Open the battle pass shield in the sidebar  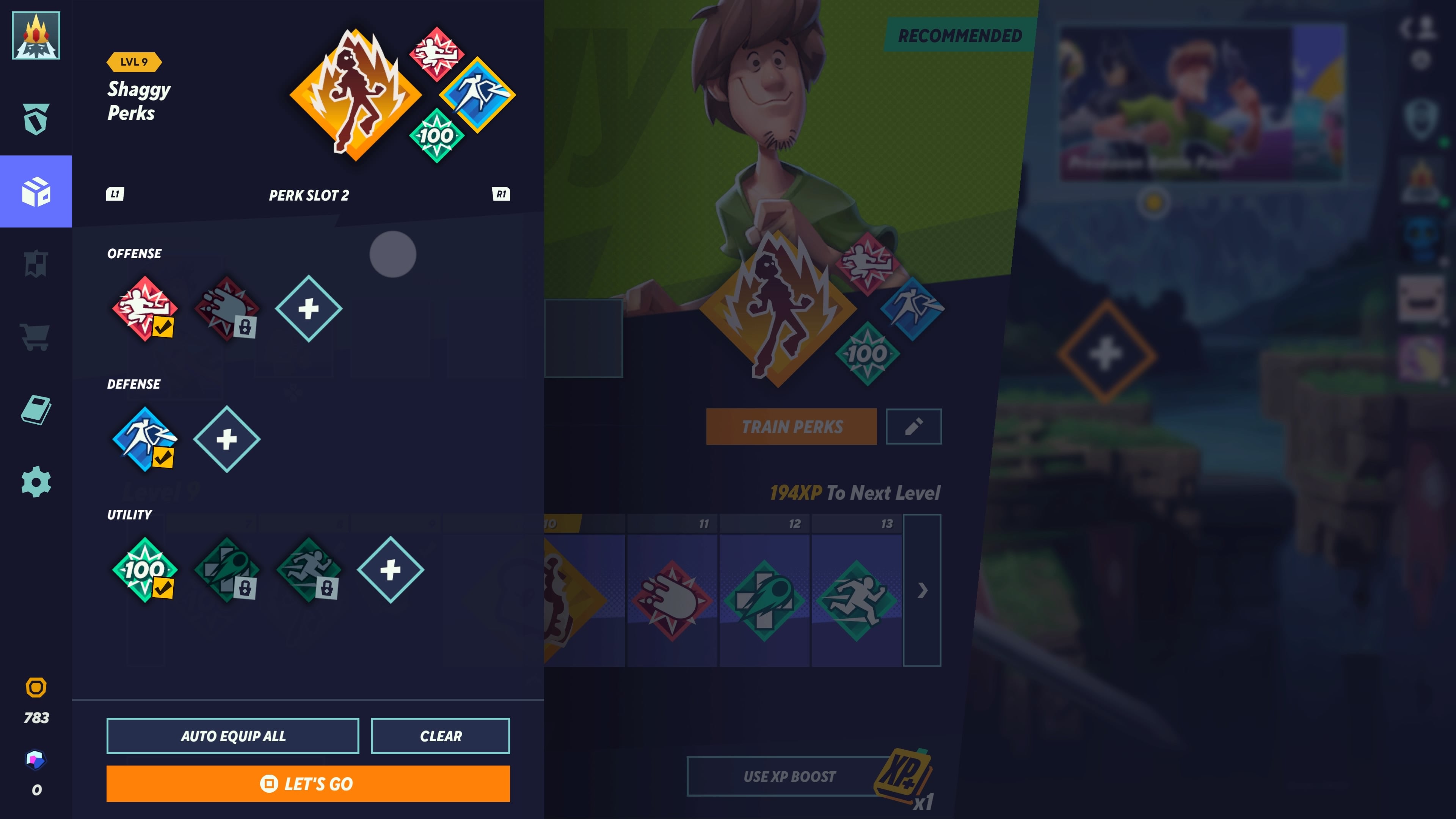[36, 118]
